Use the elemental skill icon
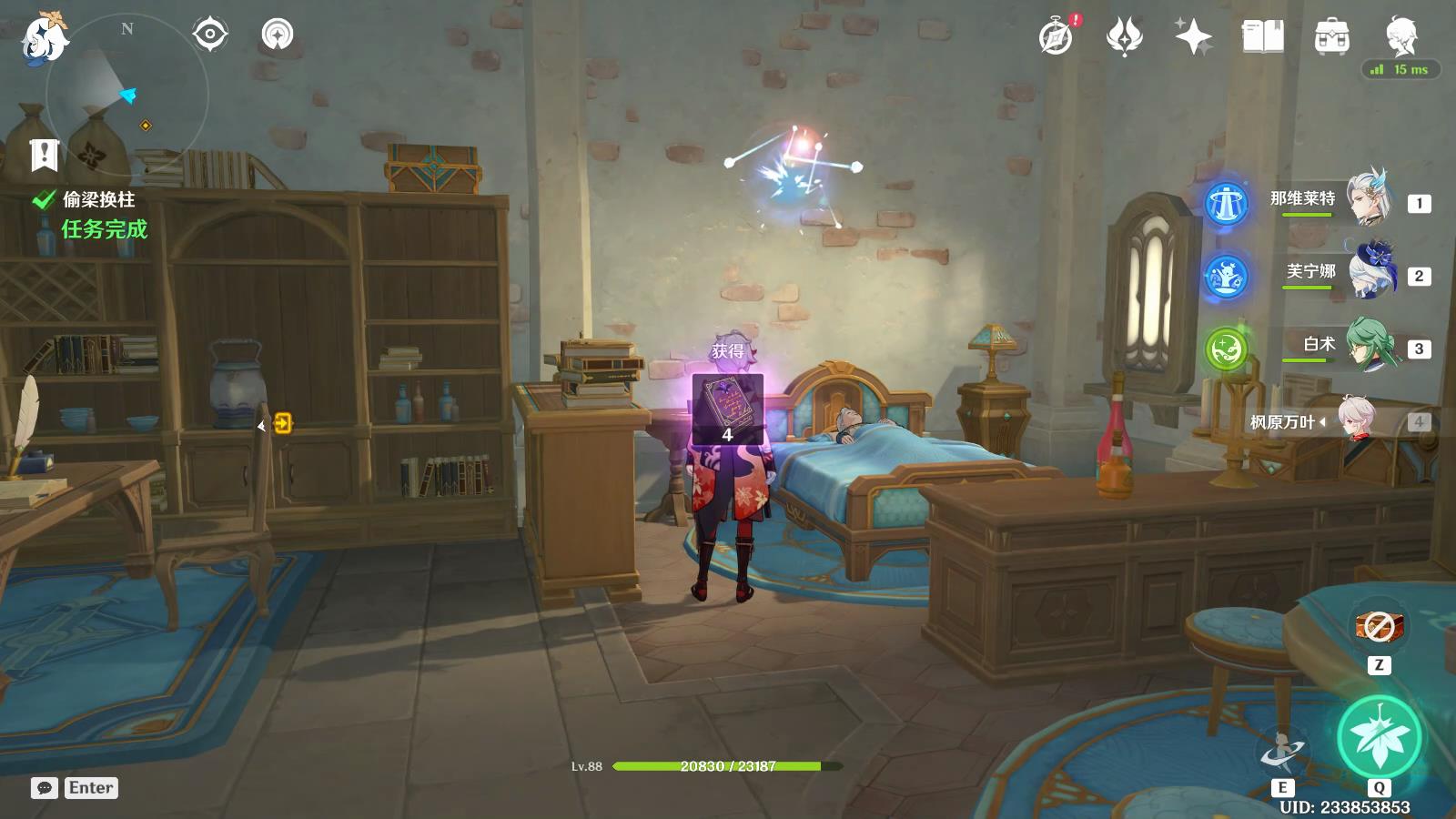This screenshot has height=819, width=1456. pos(1281,752)
